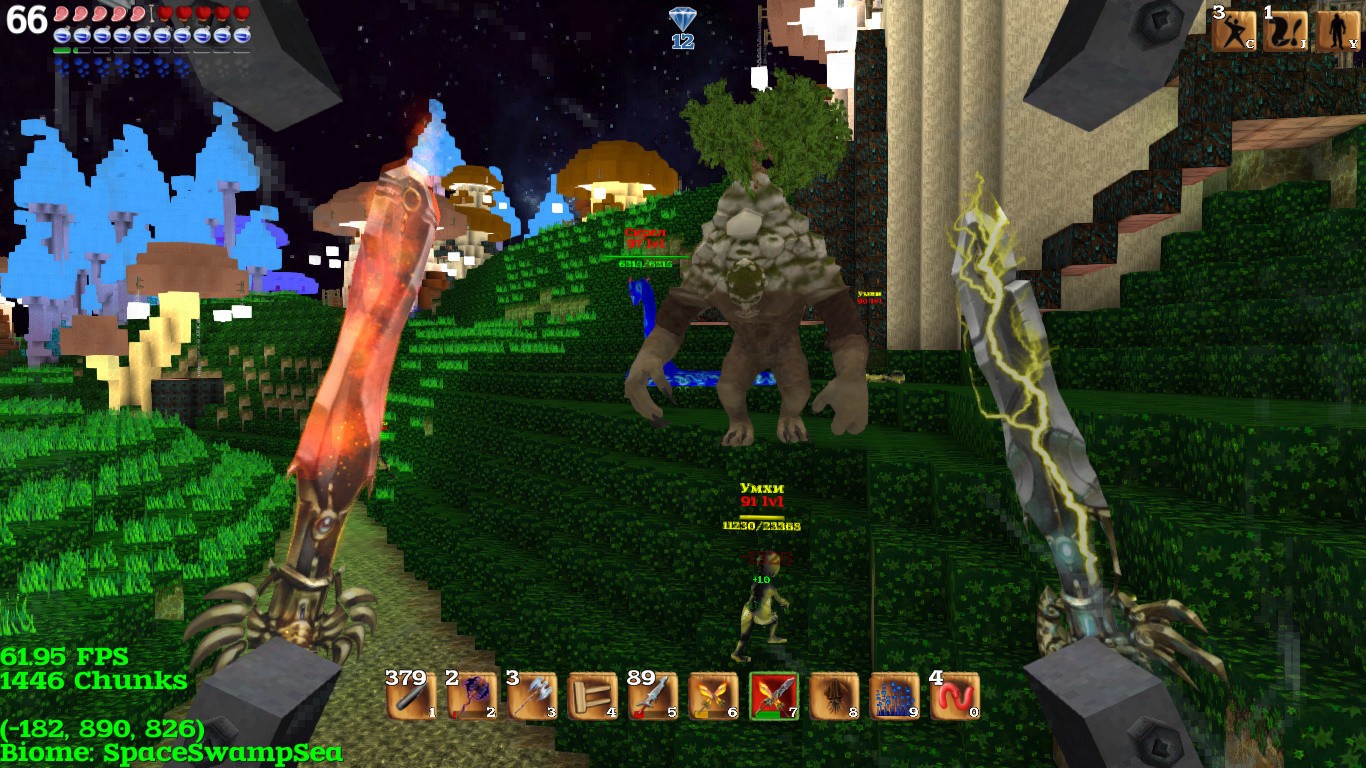Select the wooden fence item in slot 4
The width and height of the screenshot is (1366, 768).
(592, 696)
